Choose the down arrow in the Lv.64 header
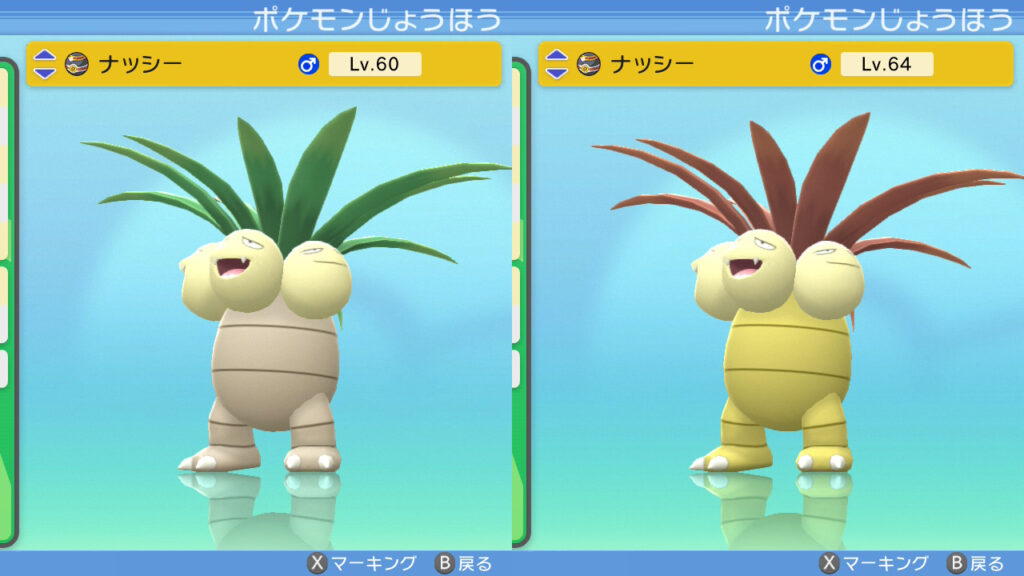 pyautogui.click(x=557, y=72)
